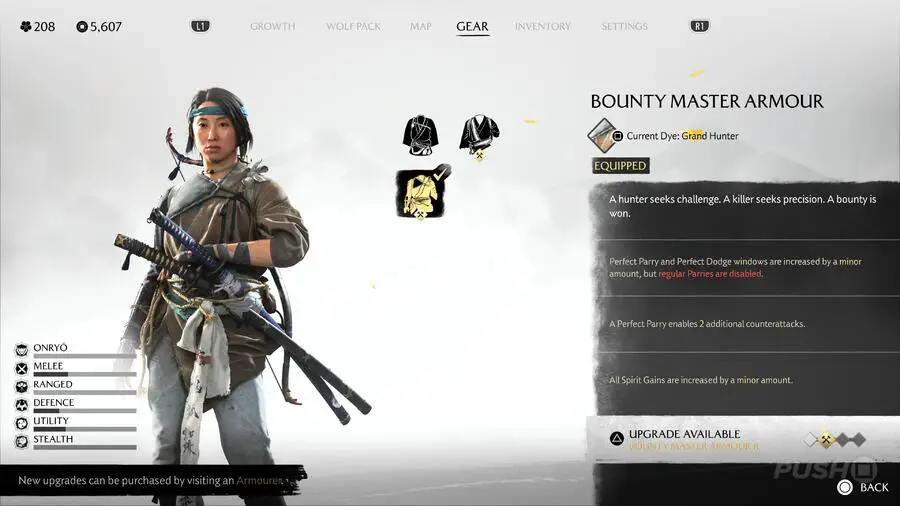Select the Gear tab
The height and width of the screenshot is (506, 900).
click(x=472, y=26)
